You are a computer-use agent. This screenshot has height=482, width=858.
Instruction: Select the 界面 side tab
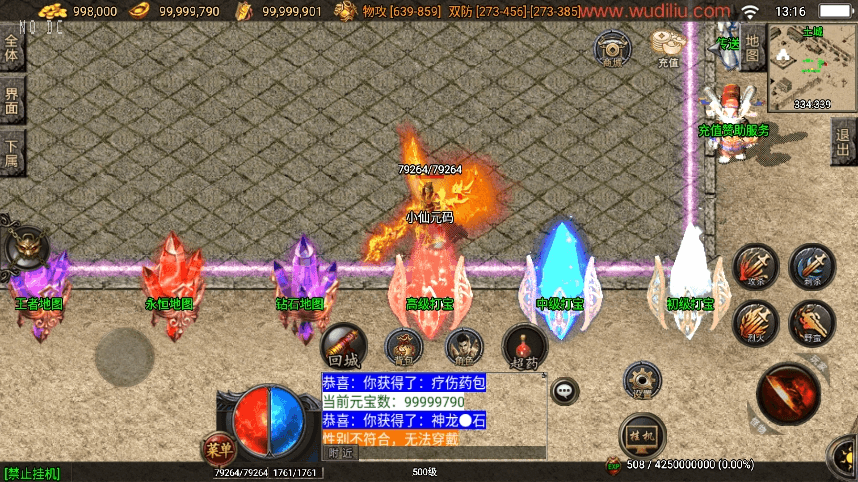pos(12,100)
